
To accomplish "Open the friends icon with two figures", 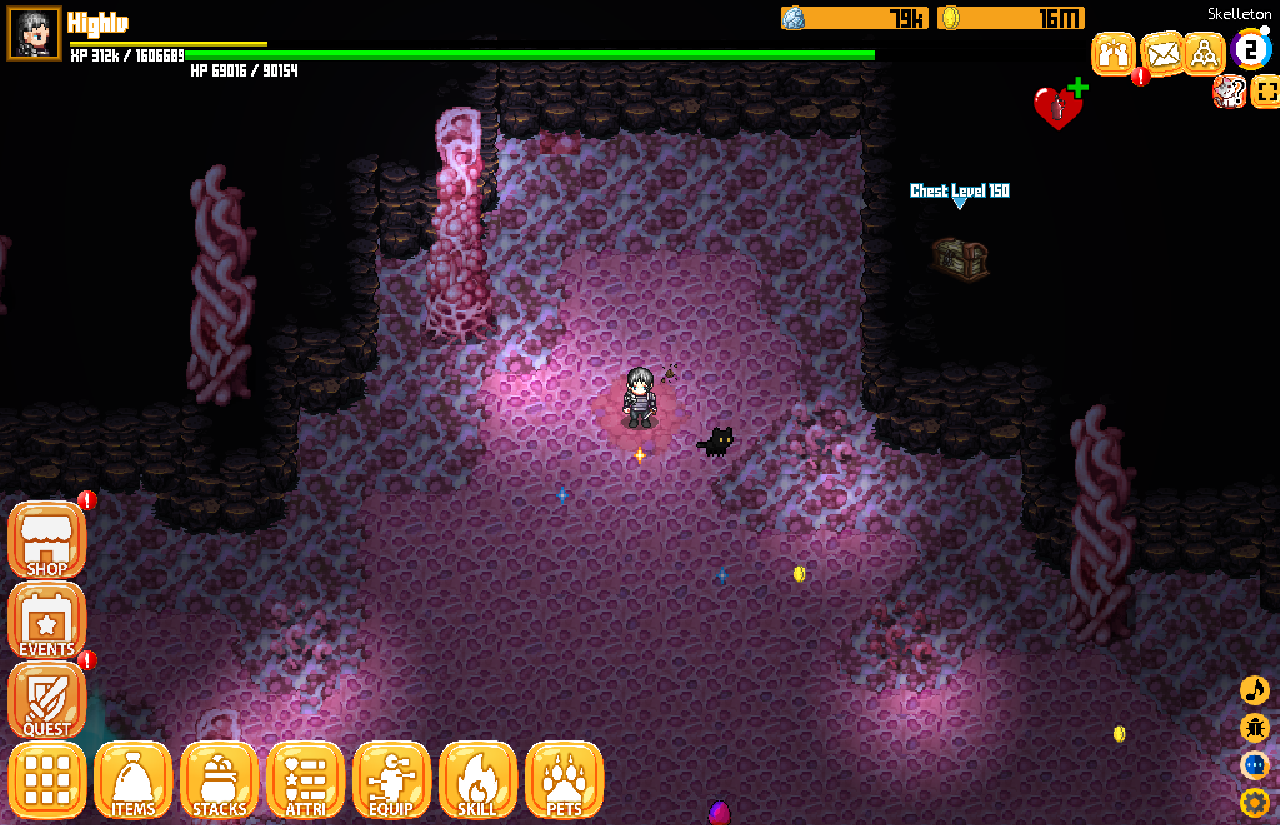I will (1113, 54).
